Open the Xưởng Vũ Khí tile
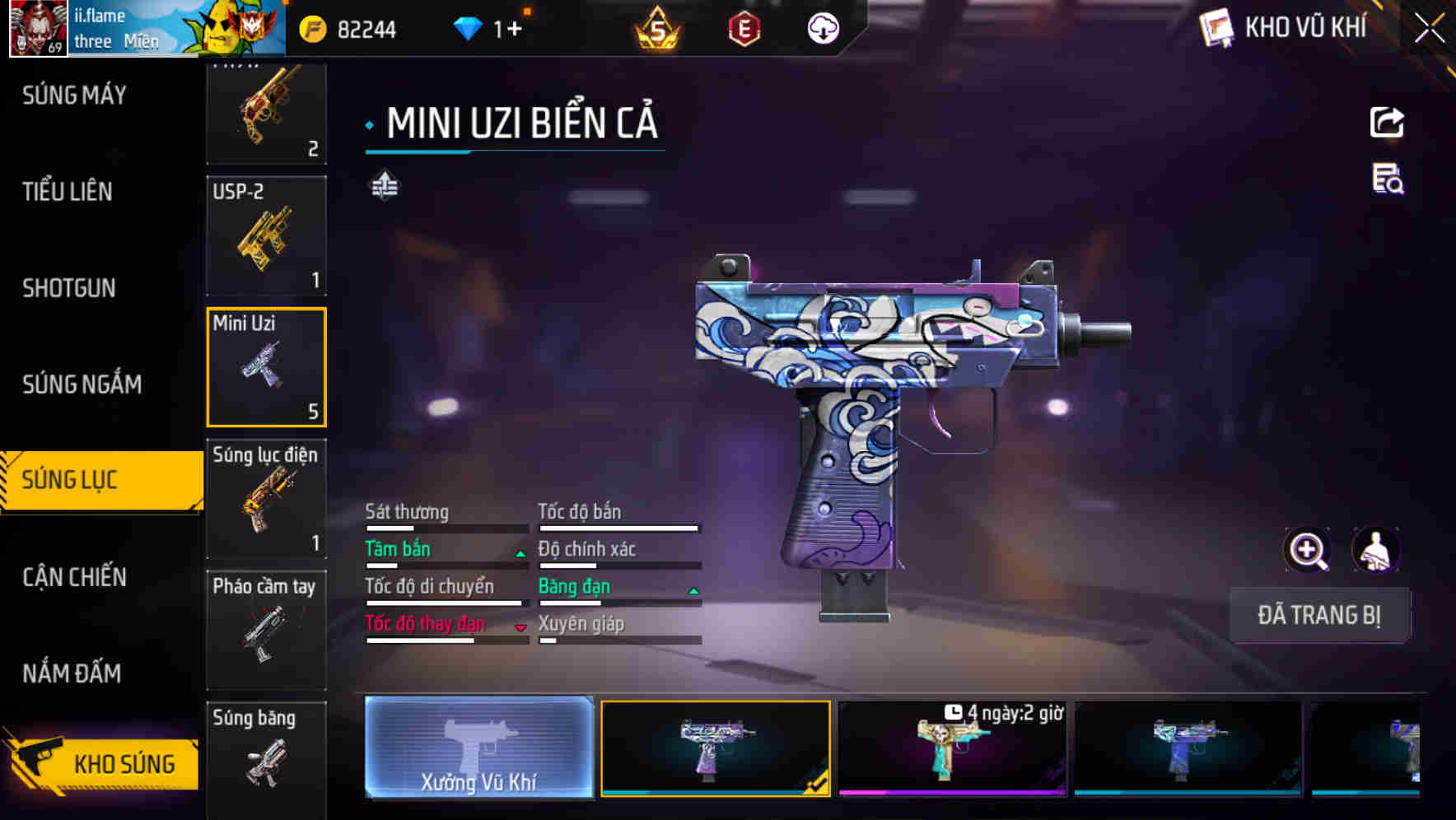Image resolution: width=1456 pixels, height=820 pixels. [478, 748]
